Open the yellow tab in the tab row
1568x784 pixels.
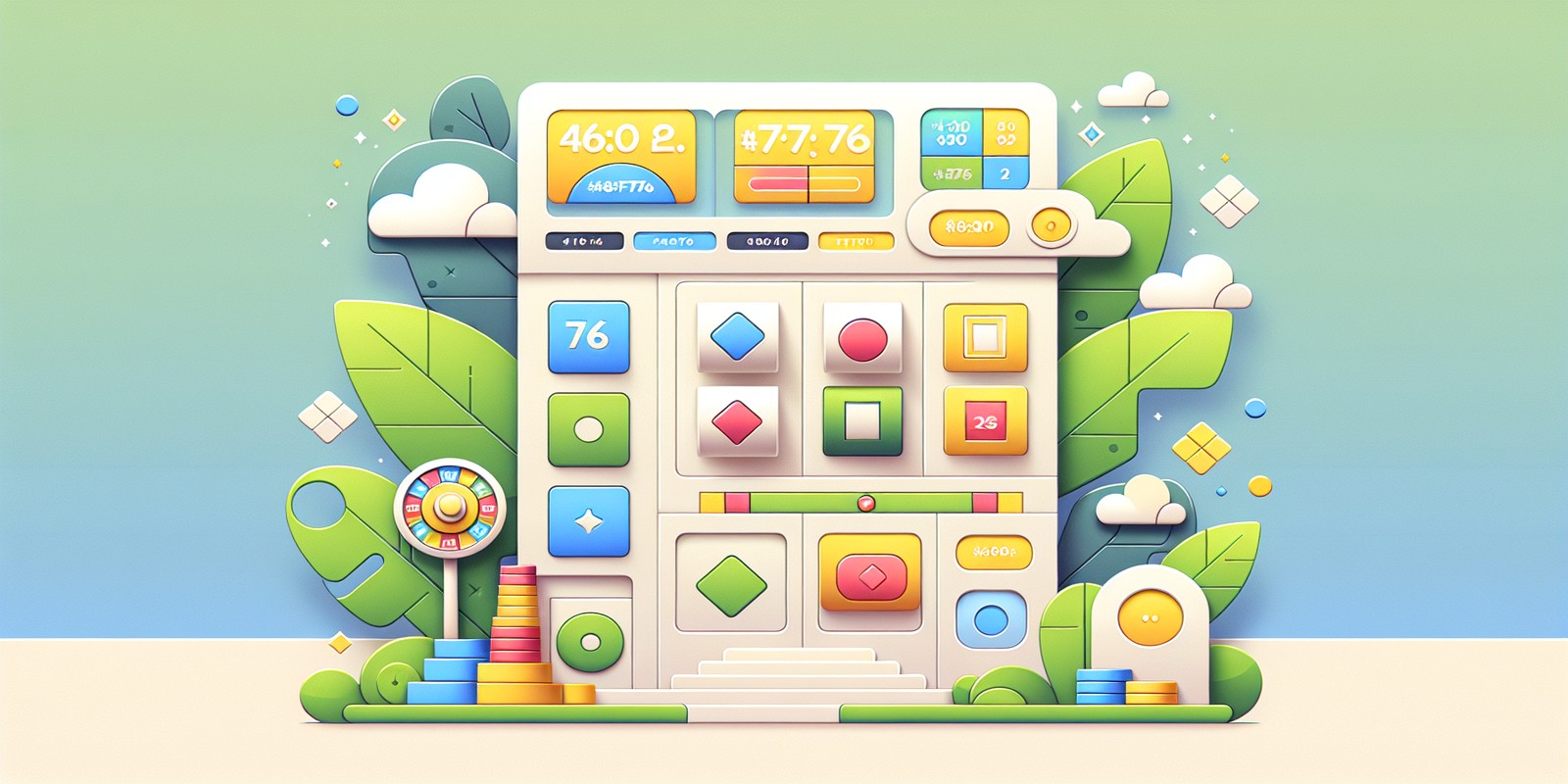[856, 241]
